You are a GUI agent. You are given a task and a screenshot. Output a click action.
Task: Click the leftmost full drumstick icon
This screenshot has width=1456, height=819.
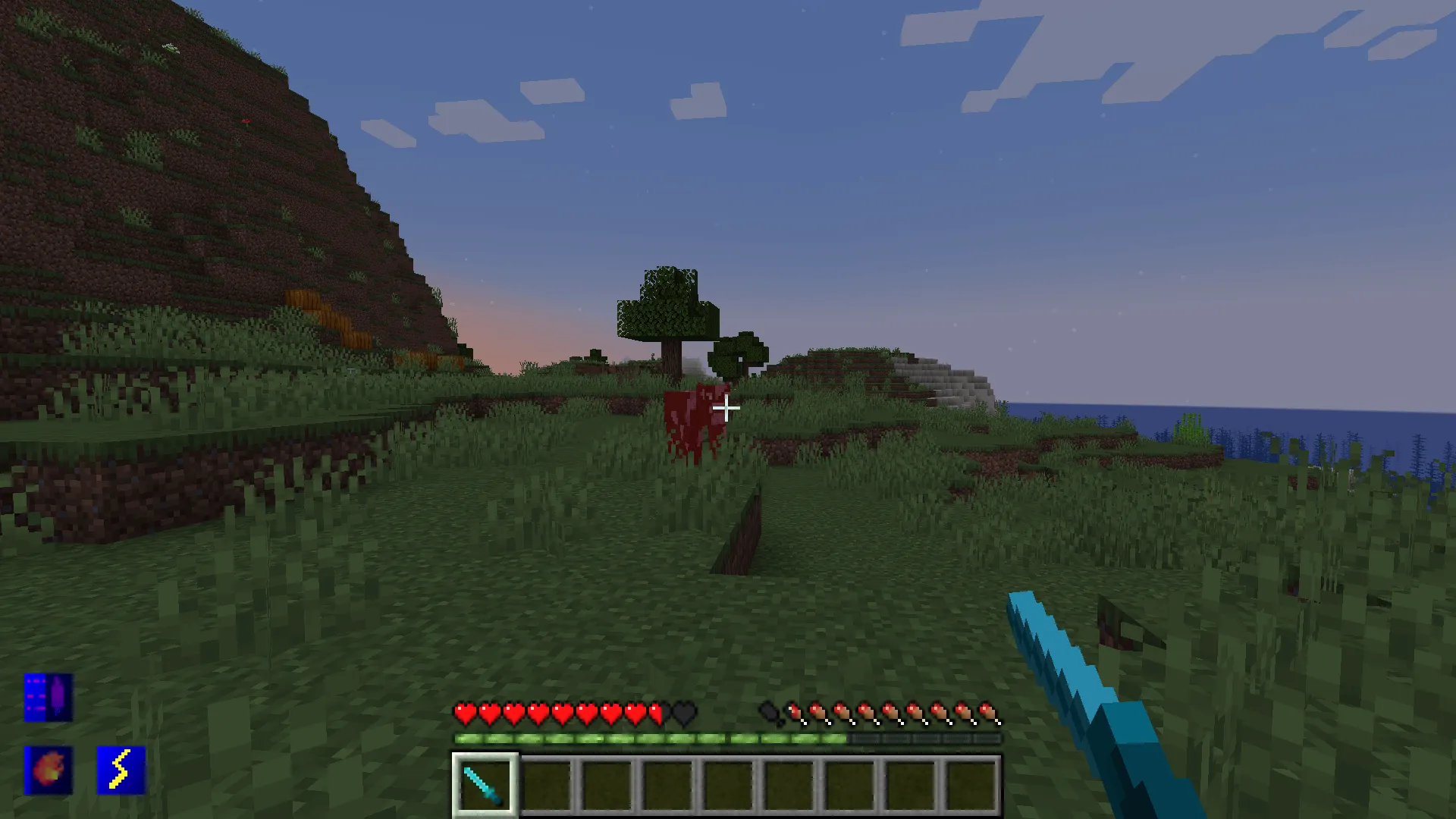796,713
